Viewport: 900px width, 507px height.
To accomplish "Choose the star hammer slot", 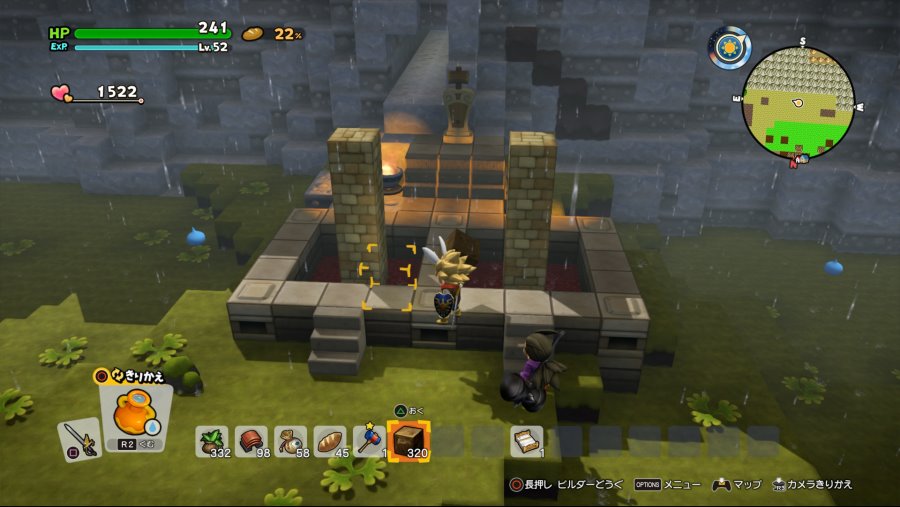I will [x=368, y=440].
